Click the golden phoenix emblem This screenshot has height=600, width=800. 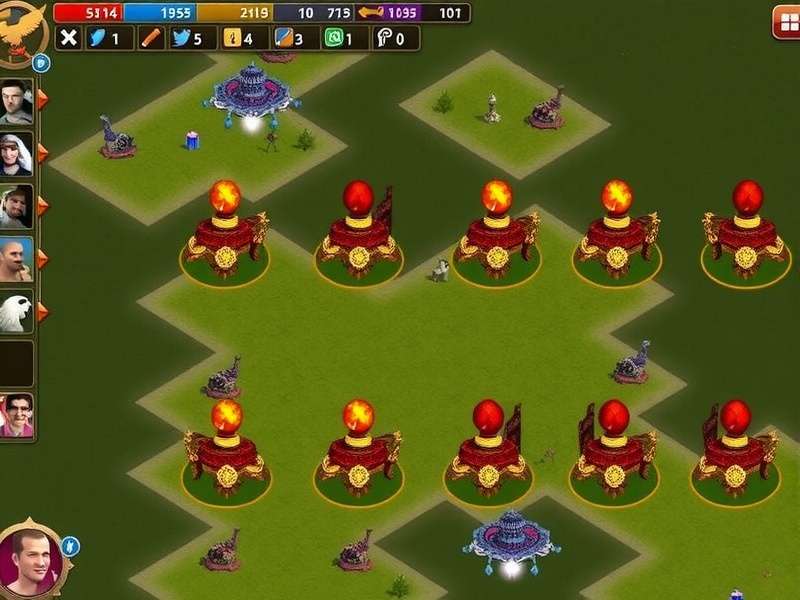tap(22, 27)
